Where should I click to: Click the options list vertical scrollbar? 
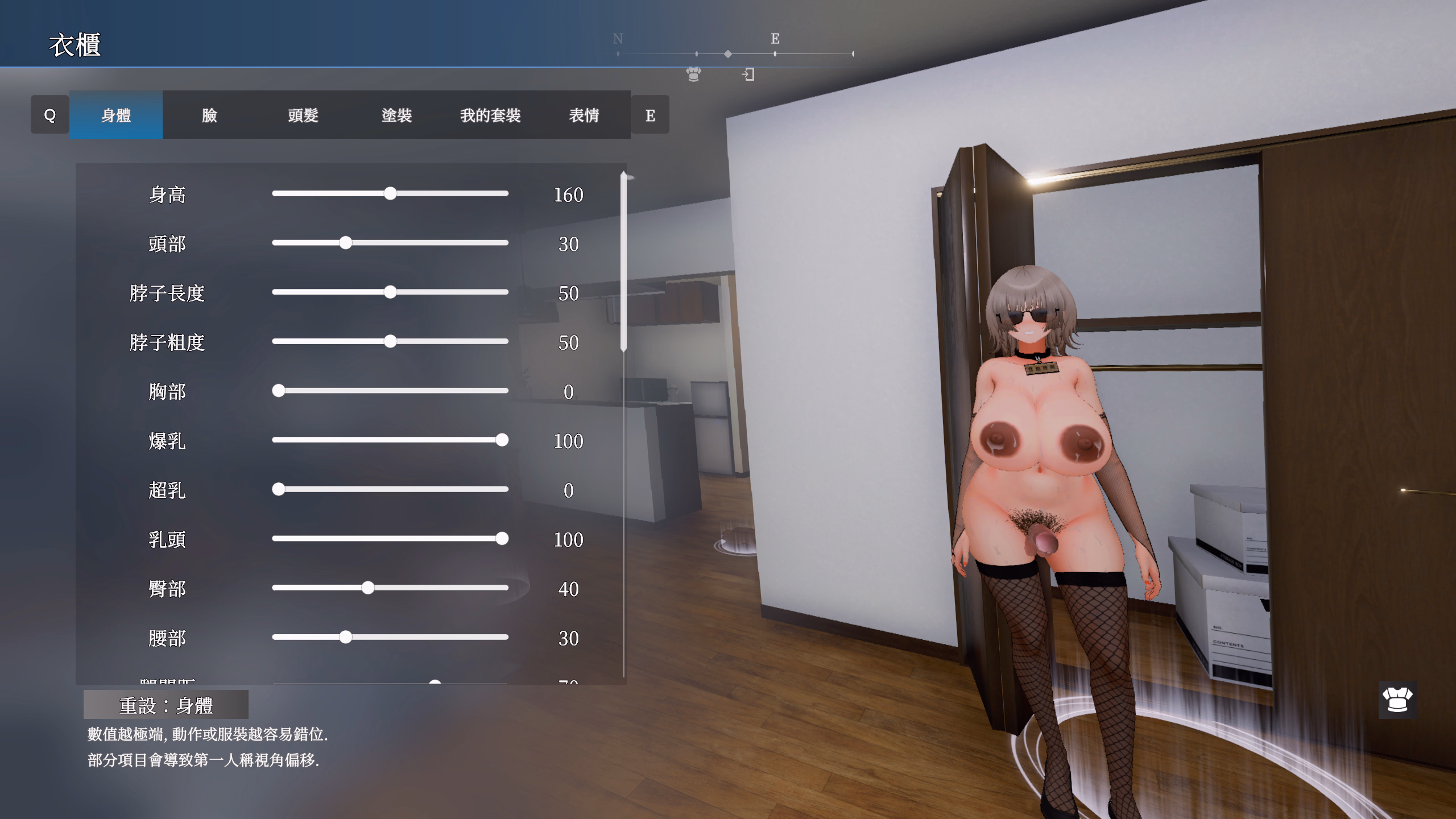tap(623, 262)
